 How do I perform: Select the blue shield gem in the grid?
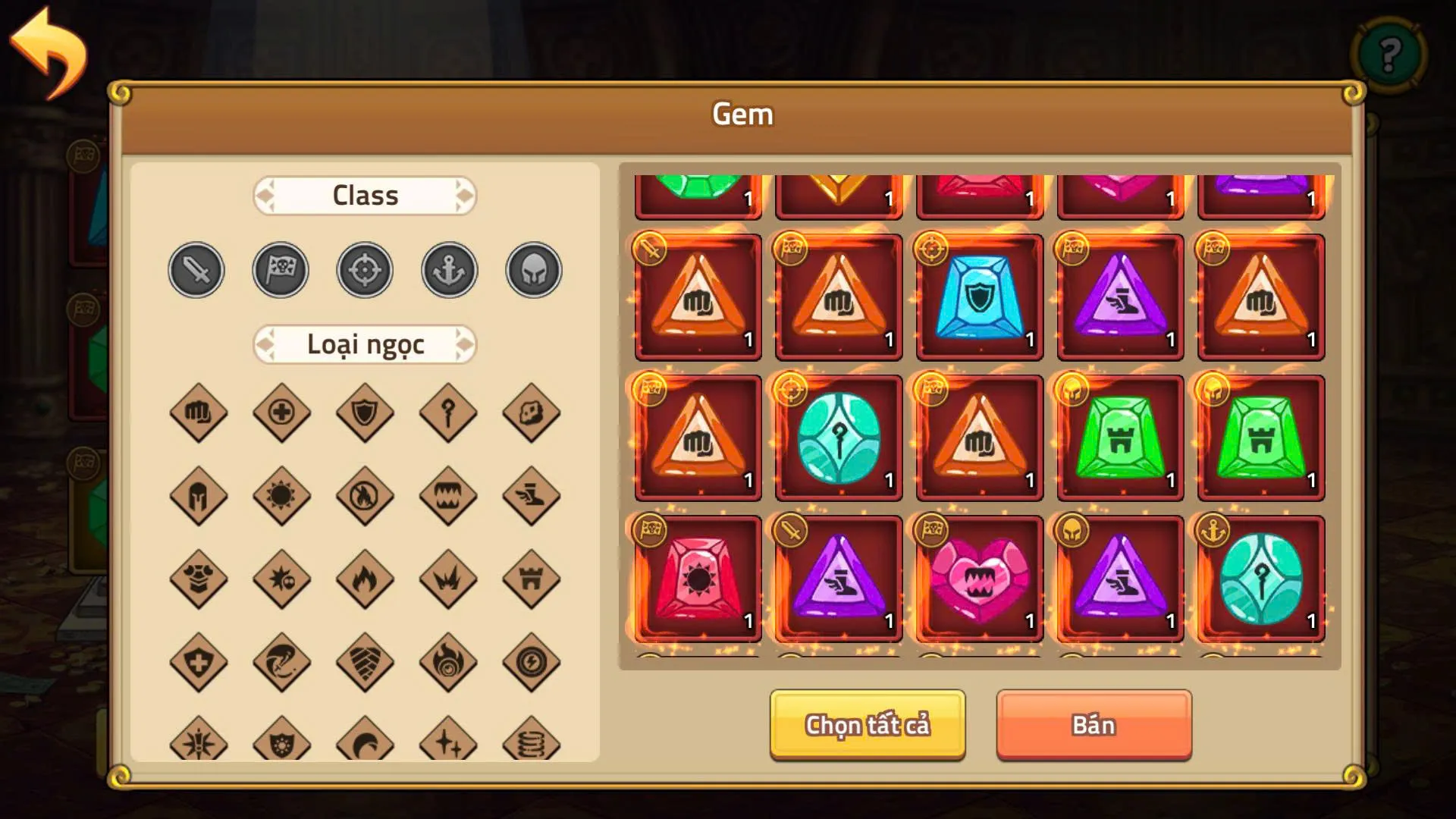coord(978,296)
